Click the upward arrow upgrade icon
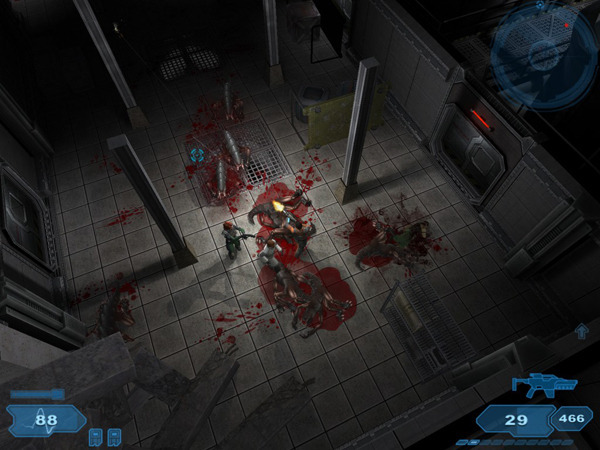Viewport: 600px width, 450px height. click(581, 331)
